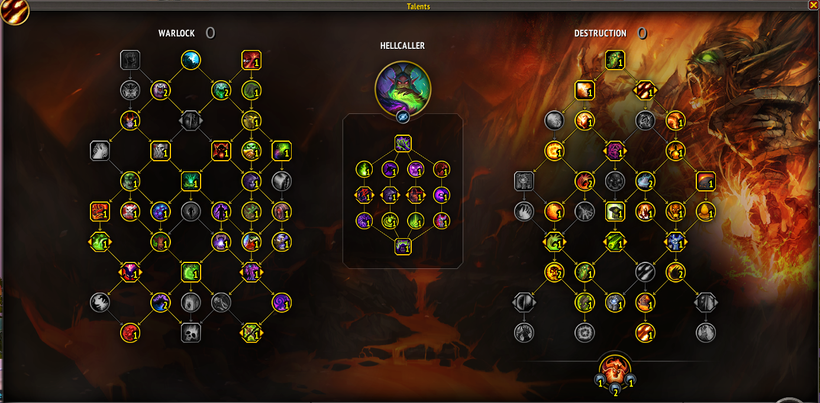The image size is (820, 403).
Task: Click the small blue swap button under Hellcaller portrait
Action: tap(403, 116)
